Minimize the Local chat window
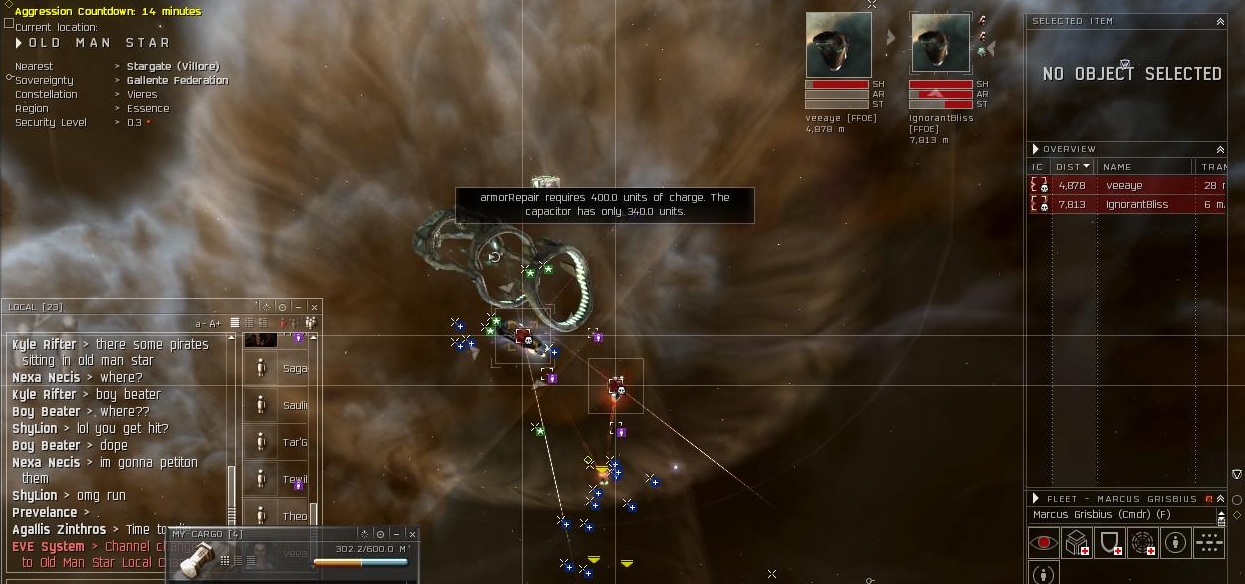 [298, 307]
